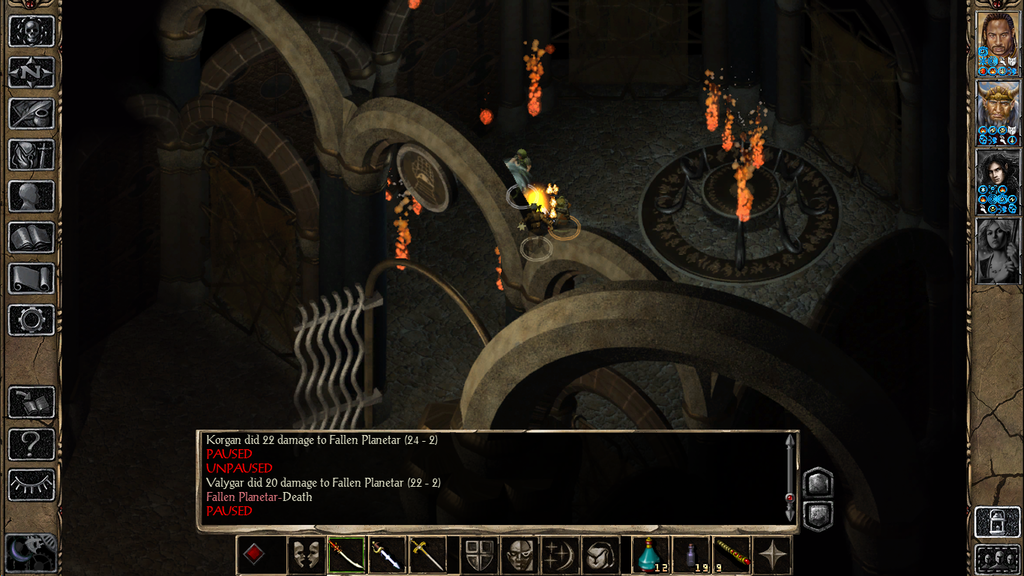
Task: Choose the pale blonde woman portrait
Action: [997, 250]
